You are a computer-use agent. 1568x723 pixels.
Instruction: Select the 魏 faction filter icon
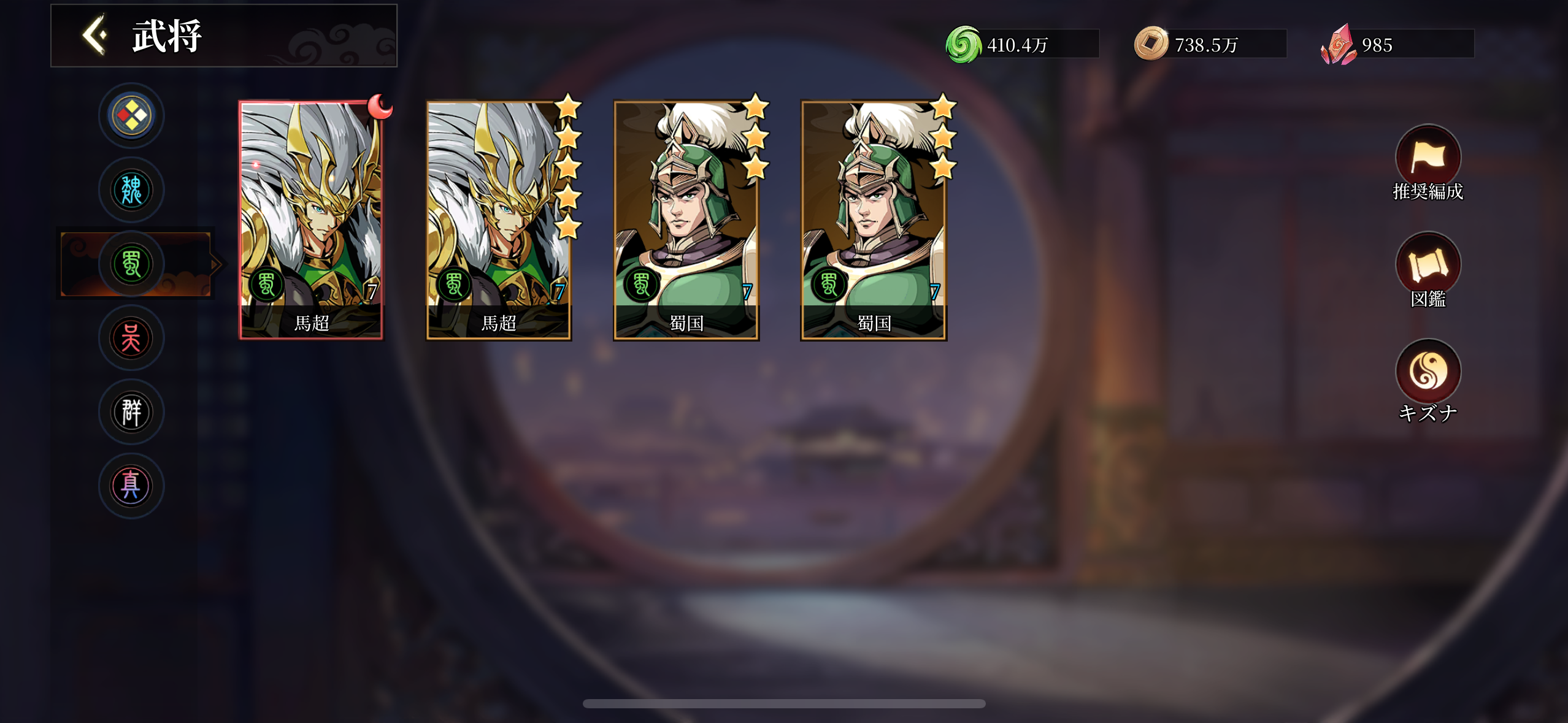[131, 190]
